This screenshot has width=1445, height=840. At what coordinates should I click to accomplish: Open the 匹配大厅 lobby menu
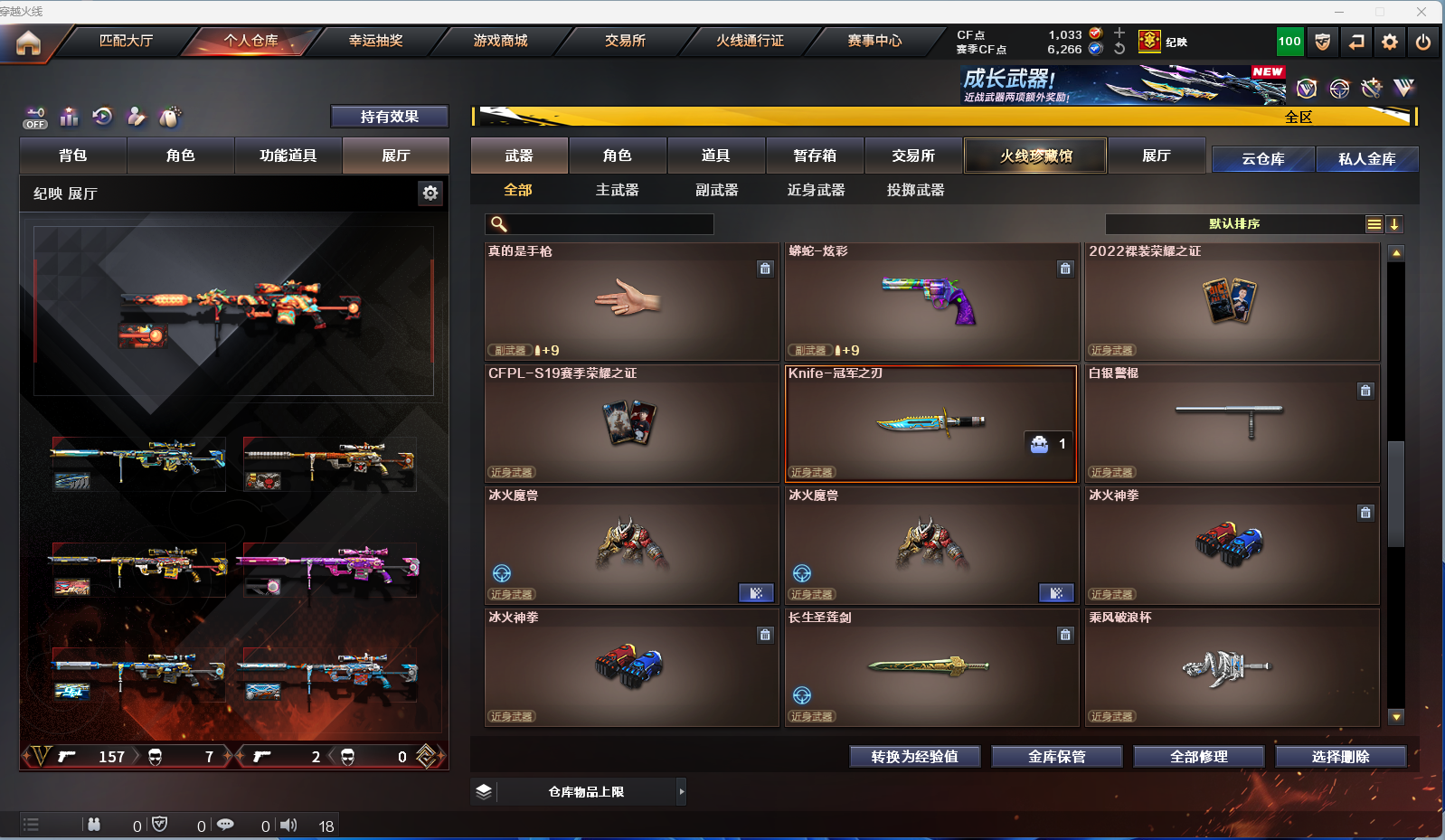tap(126, 41)
